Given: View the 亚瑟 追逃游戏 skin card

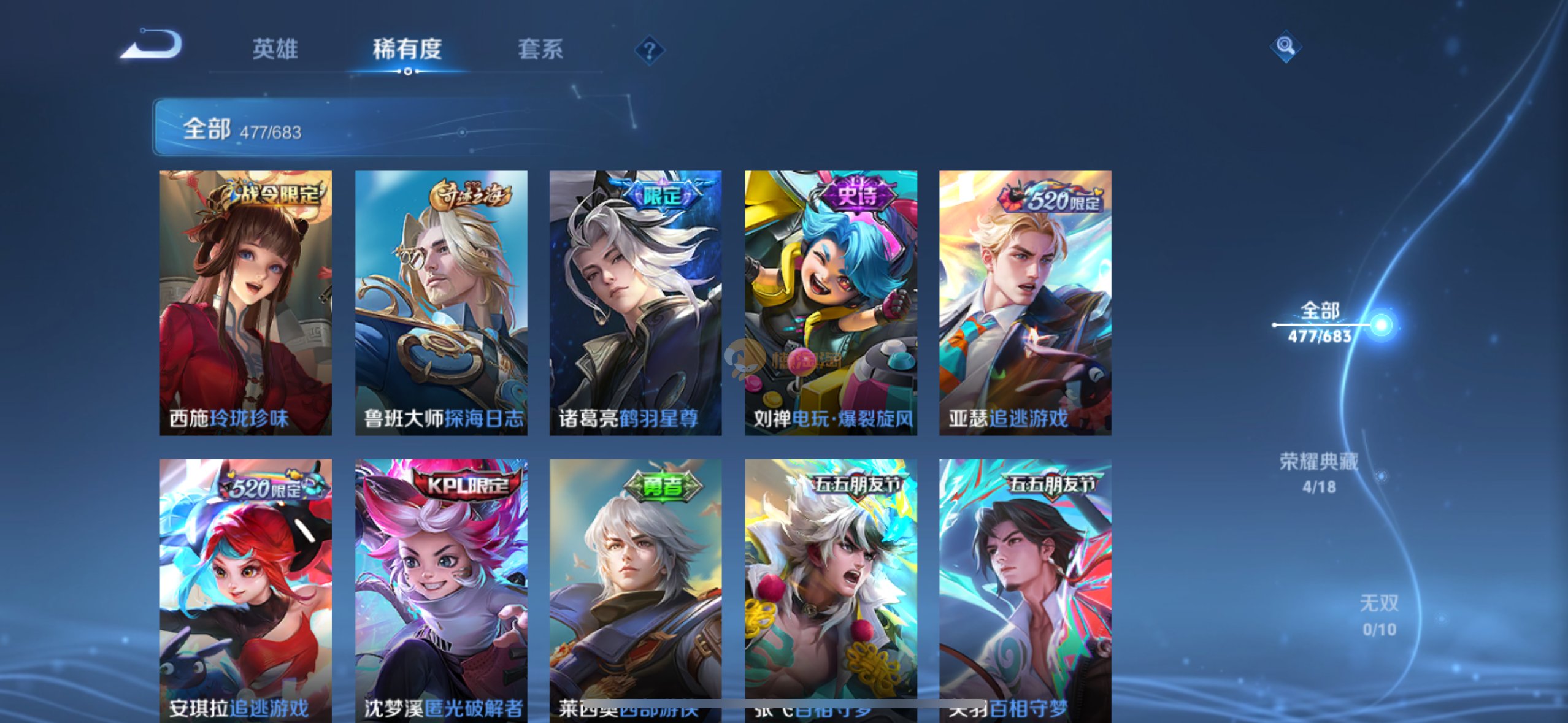Looking at the screenshot, I should 1025,303.
